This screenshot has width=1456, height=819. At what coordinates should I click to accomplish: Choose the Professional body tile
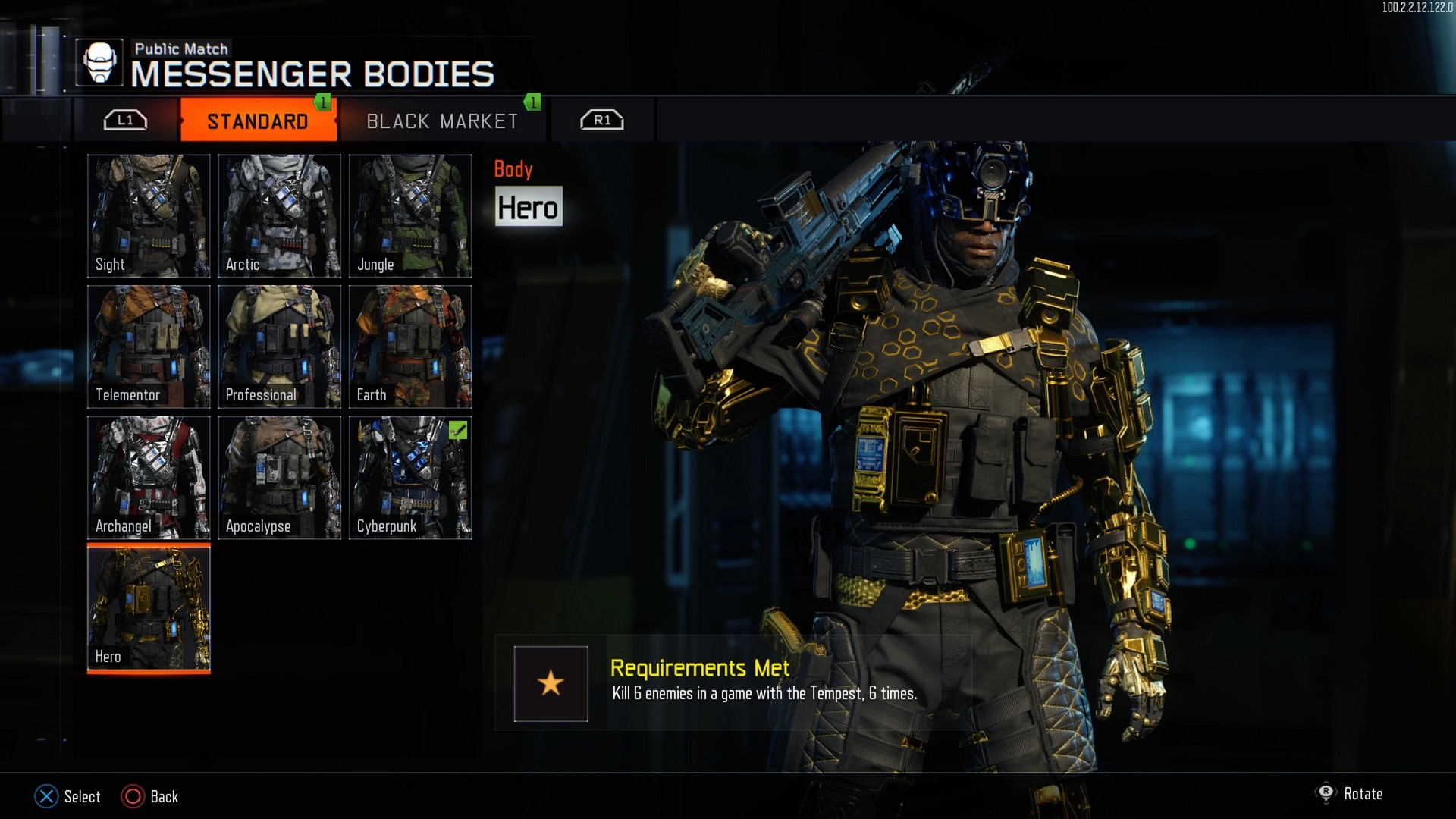click(x=279, y=347)
